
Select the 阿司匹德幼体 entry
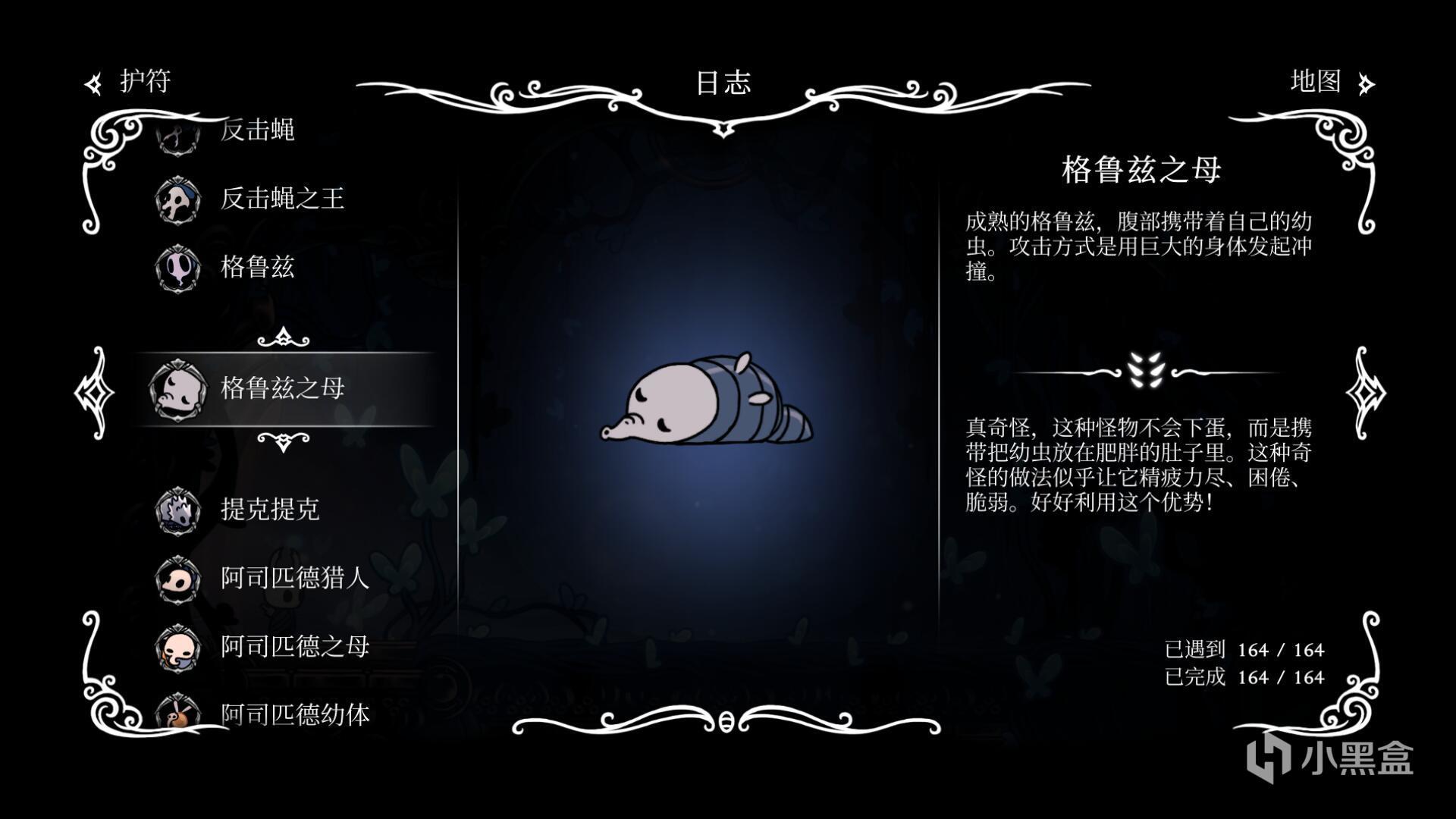click(x=294, y=714)
